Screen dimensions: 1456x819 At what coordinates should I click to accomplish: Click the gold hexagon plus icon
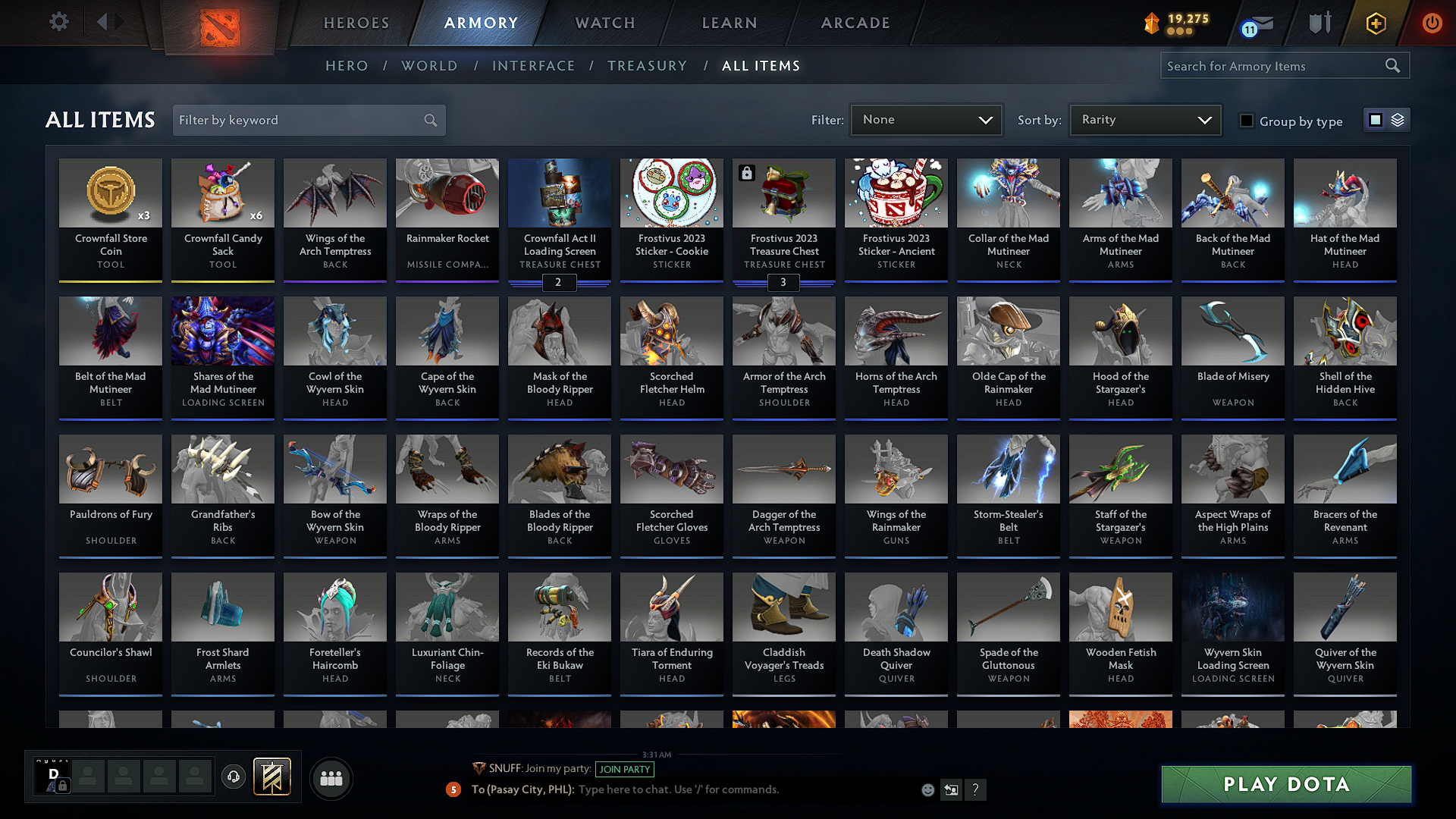(x=1376, y=23)
